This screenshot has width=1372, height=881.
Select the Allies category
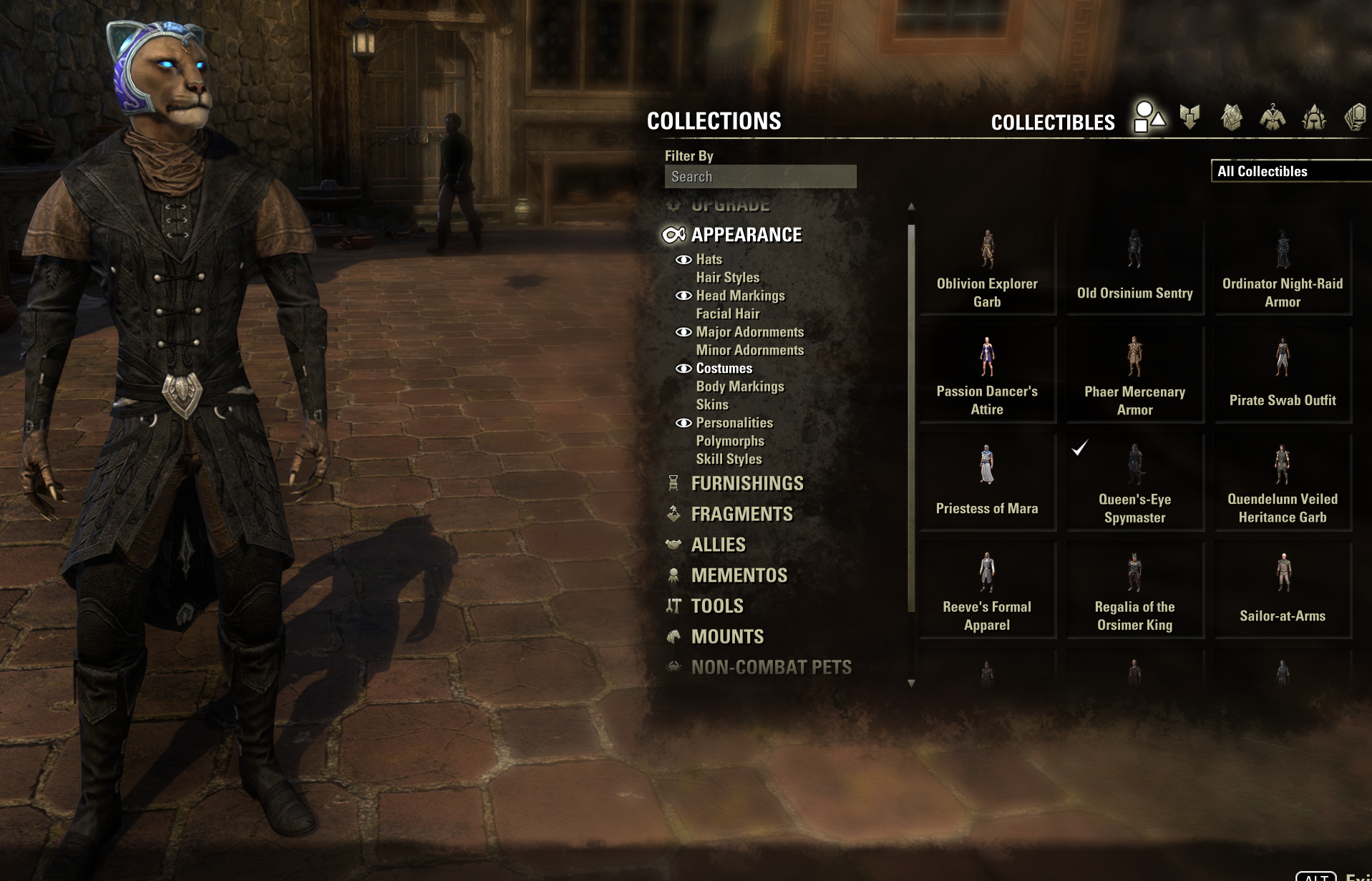click(x=718, y=545)
